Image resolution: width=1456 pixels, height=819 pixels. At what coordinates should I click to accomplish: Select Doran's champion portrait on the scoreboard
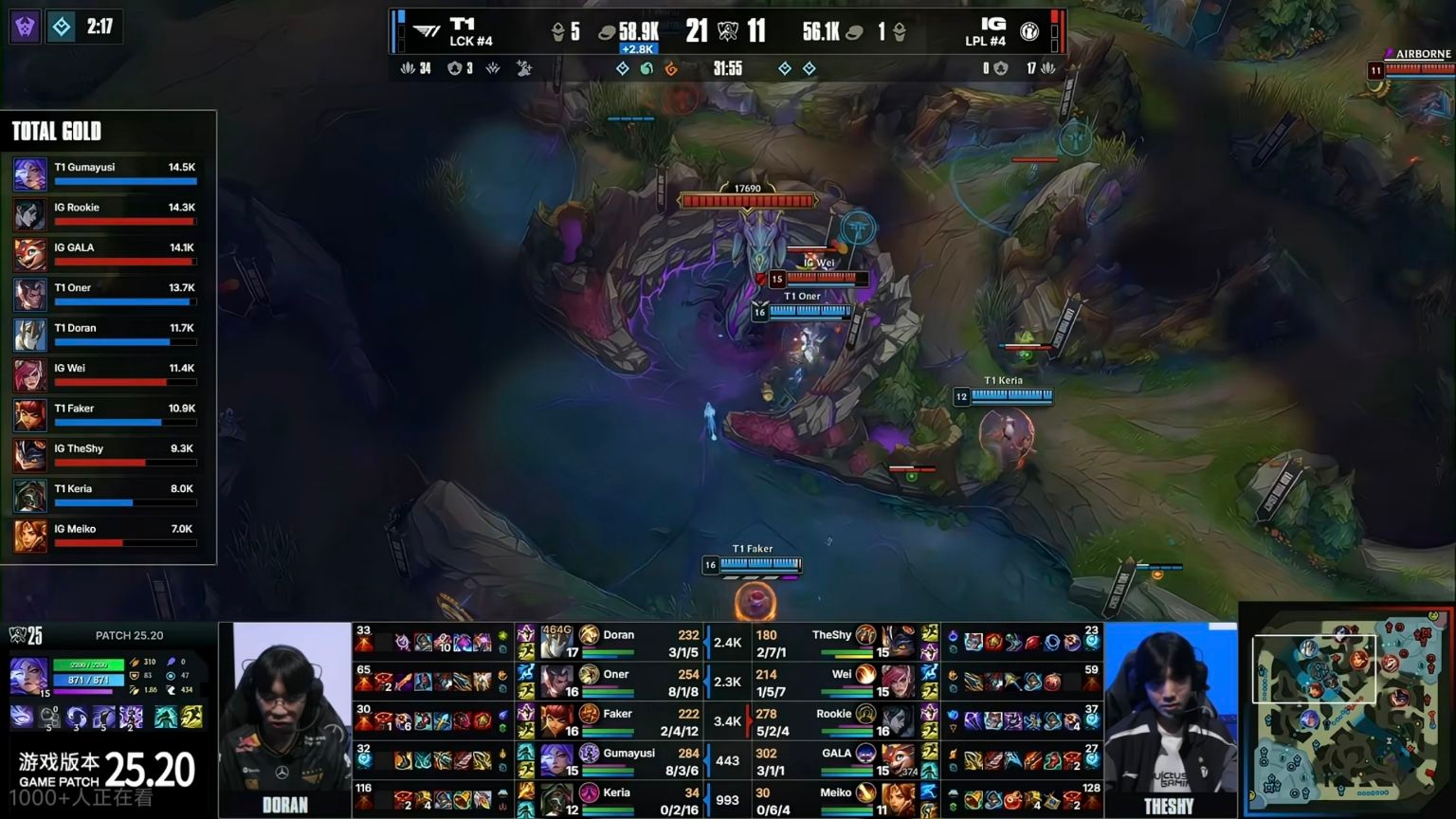[556, 643]
